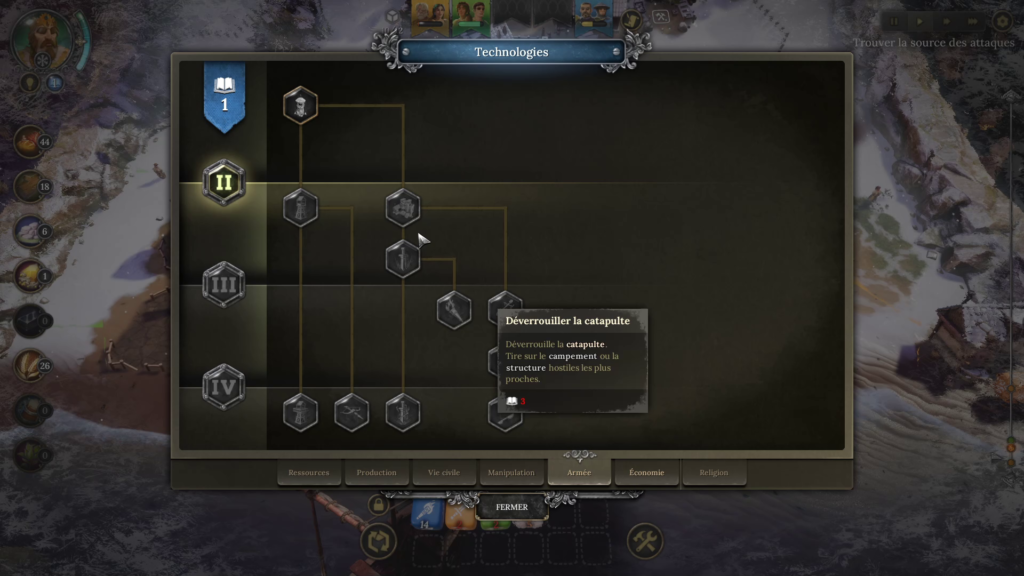
Task: Close the Technologies panel with FERMER
Action: pyautogui.click(x=511, y=507)
